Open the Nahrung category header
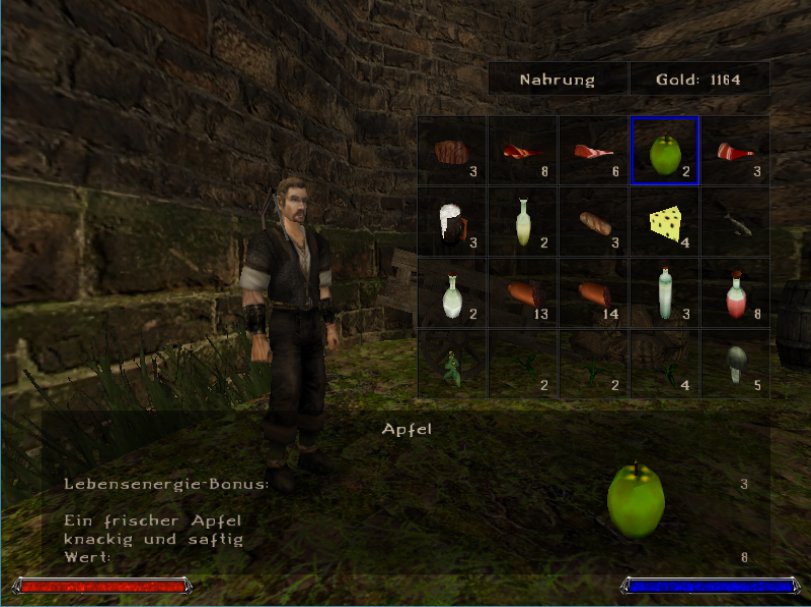 pos(557,79)
